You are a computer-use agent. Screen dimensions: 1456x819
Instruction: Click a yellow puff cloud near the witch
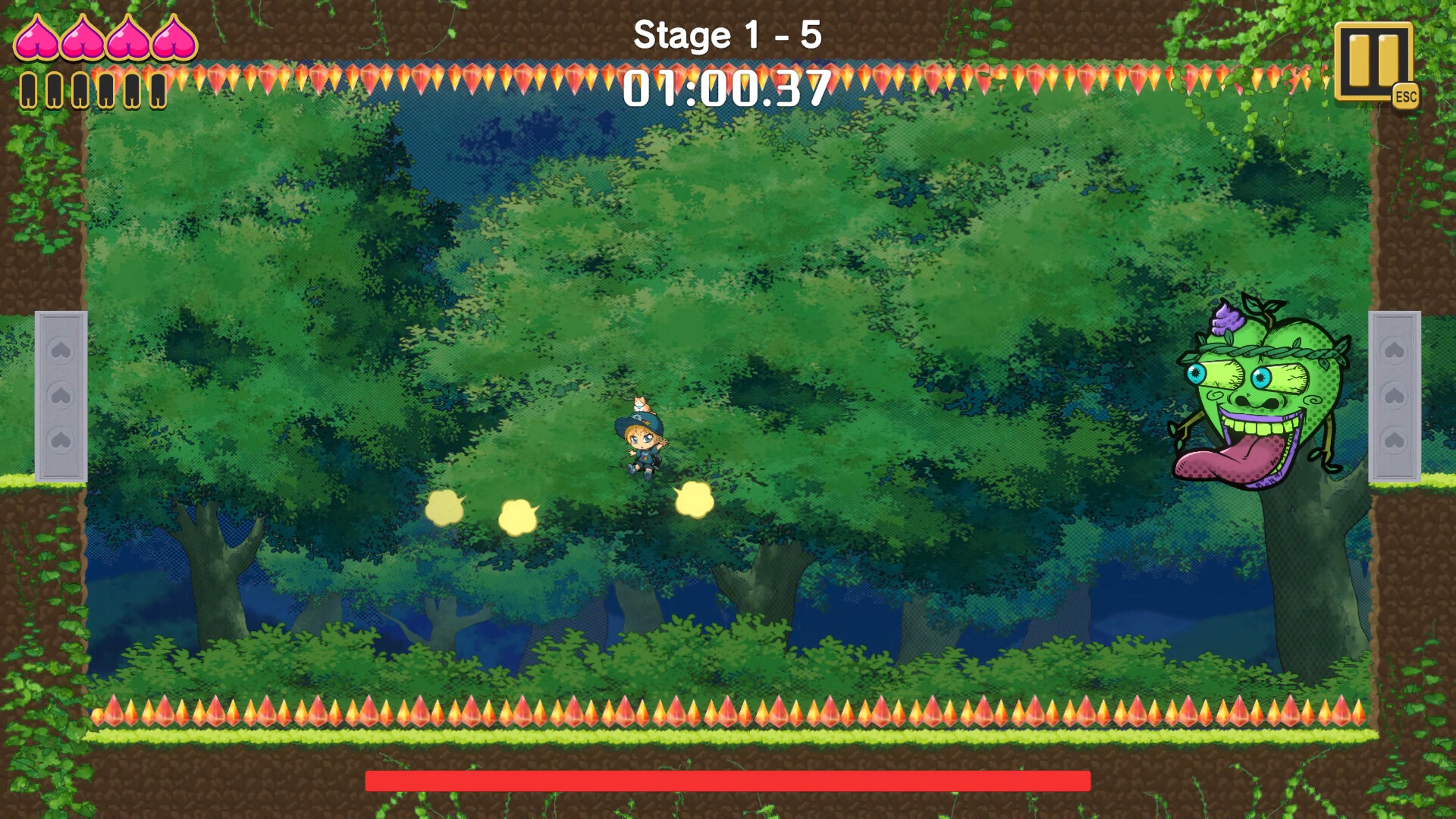tap(695, 498)
